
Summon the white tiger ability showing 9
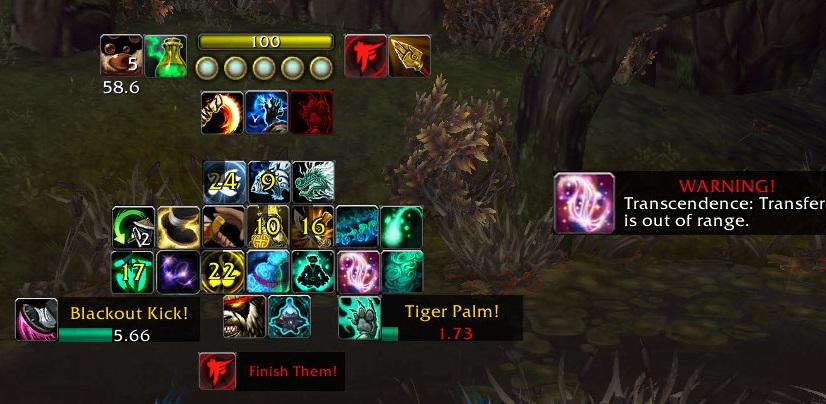pyautogui.click(x=269, y=181)
